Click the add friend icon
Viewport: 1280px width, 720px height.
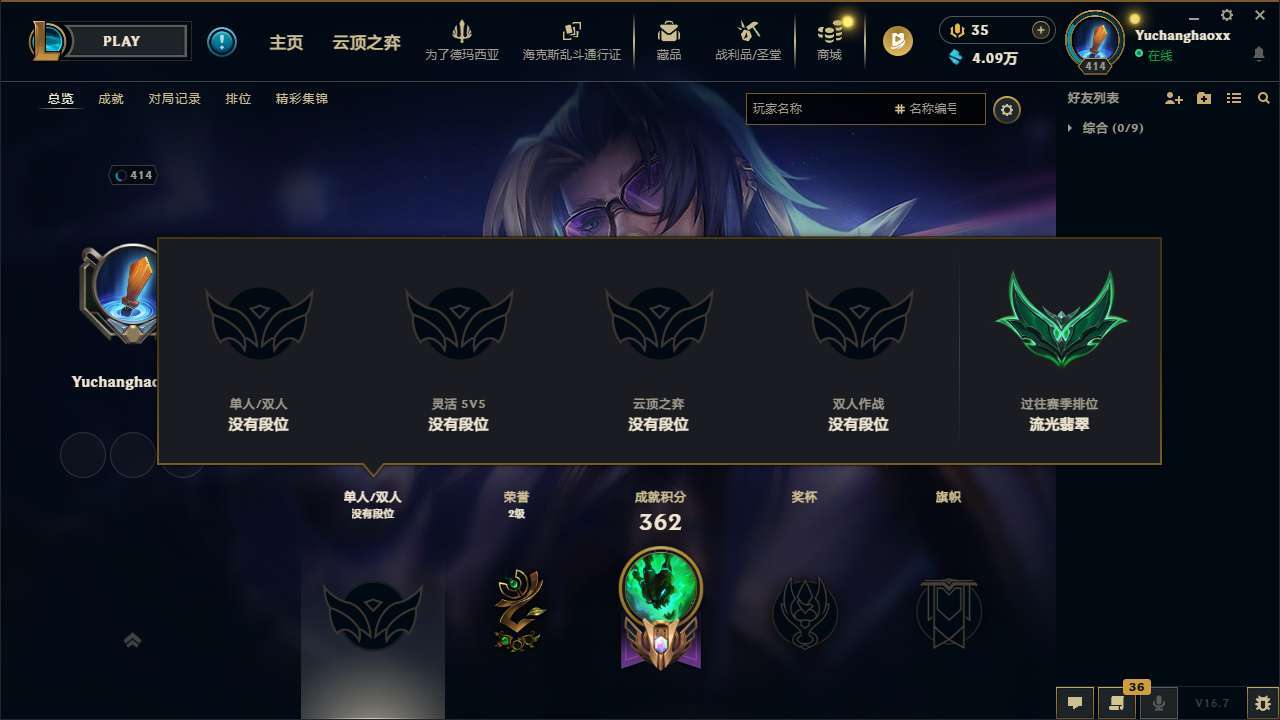pos(1173,98)
